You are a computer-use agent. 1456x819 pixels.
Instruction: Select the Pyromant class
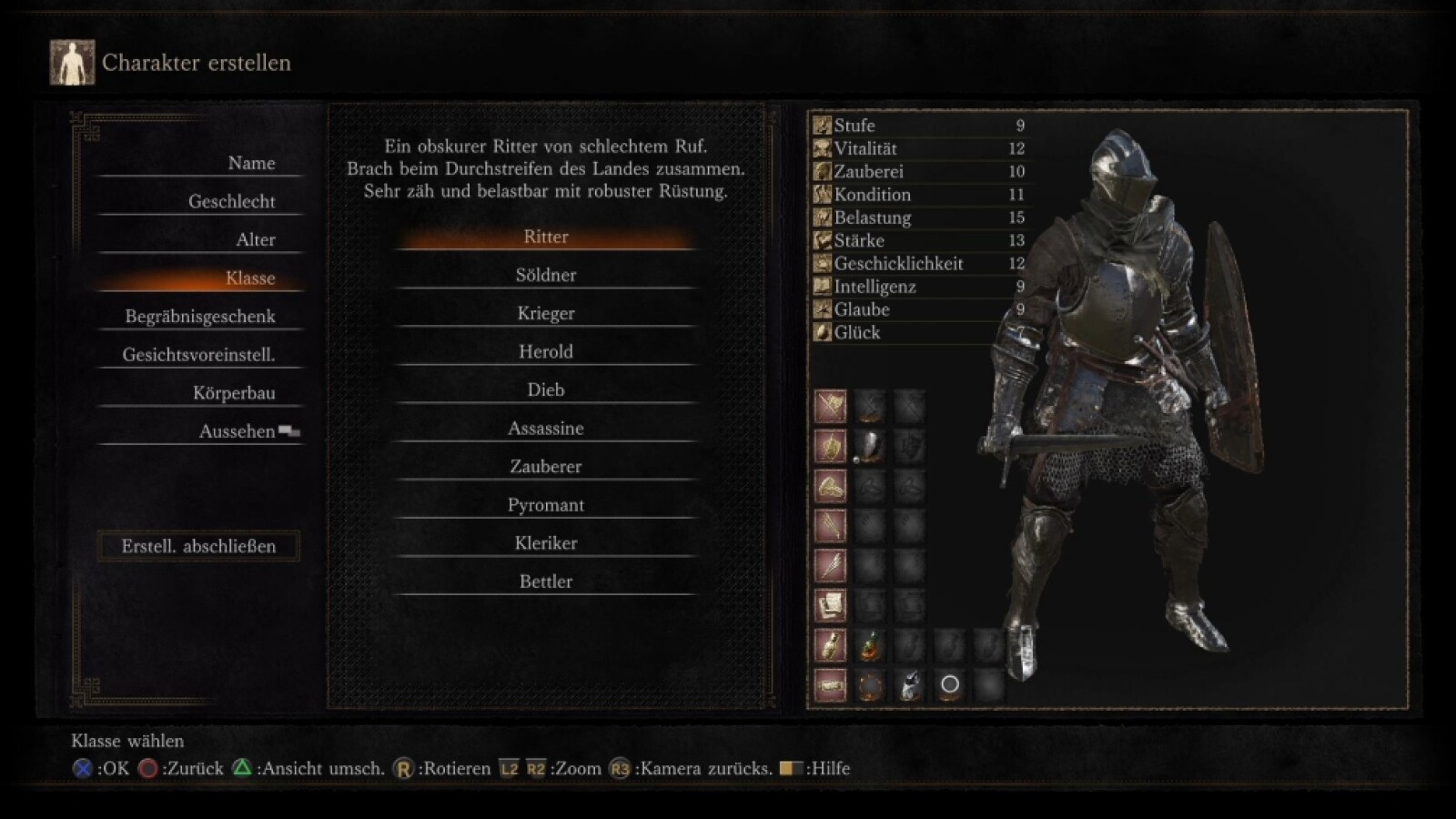coord(546,504)
